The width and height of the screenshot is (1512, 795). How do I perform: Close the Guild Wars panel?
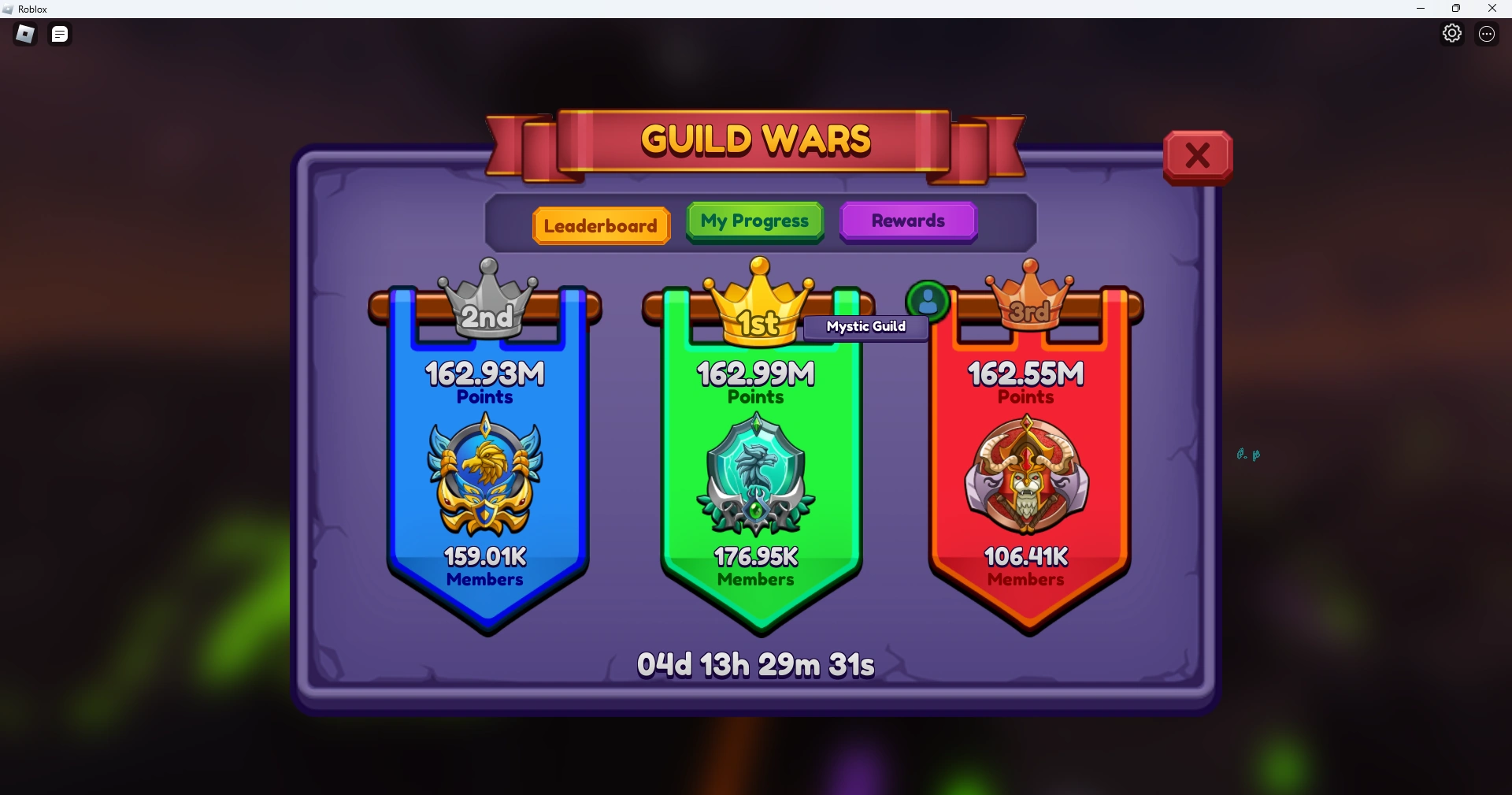(x=1198, y=155)
